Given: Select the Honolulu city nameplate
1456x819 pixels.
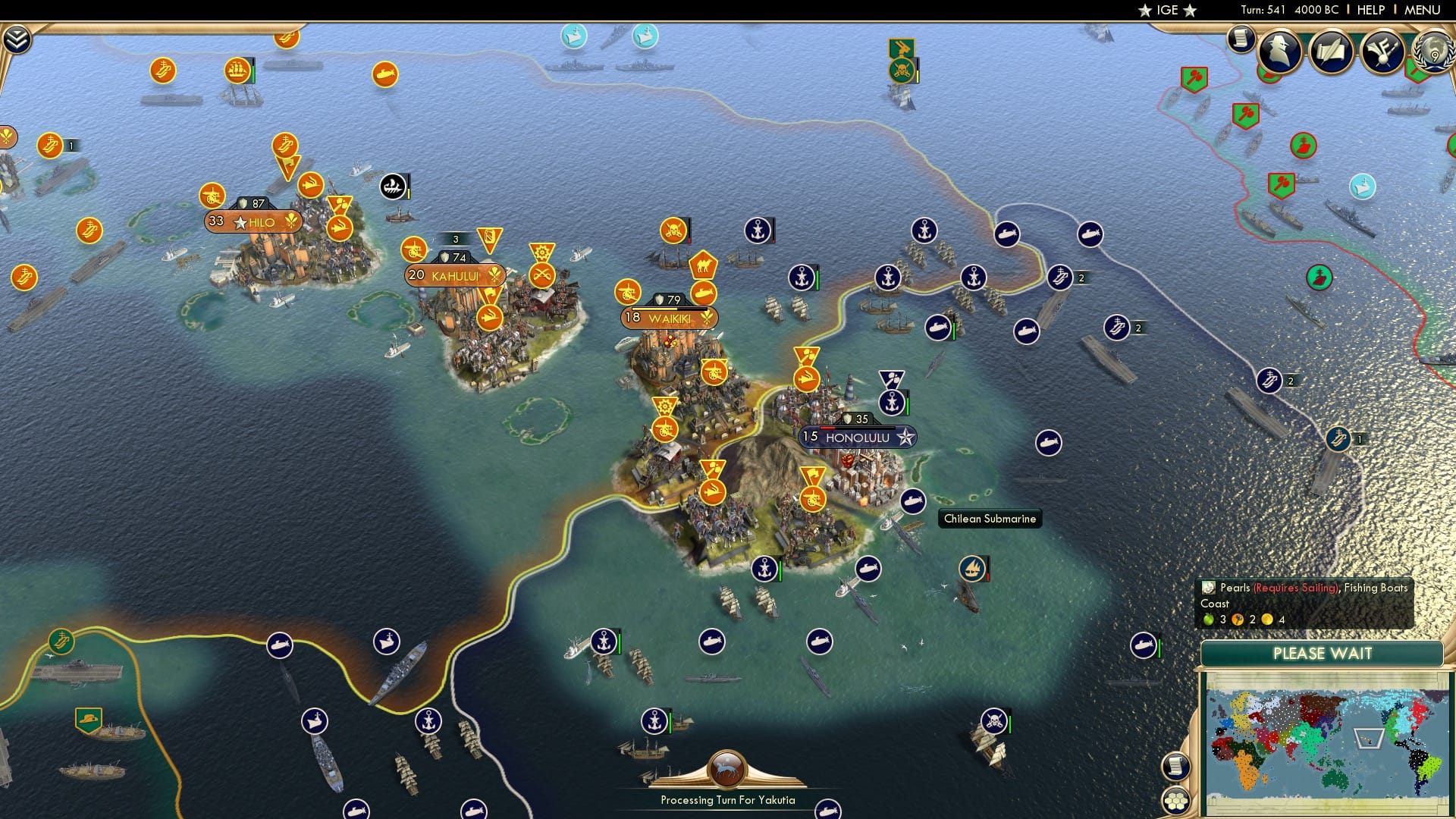Looking at the screenshot, I should click(857, 436).
